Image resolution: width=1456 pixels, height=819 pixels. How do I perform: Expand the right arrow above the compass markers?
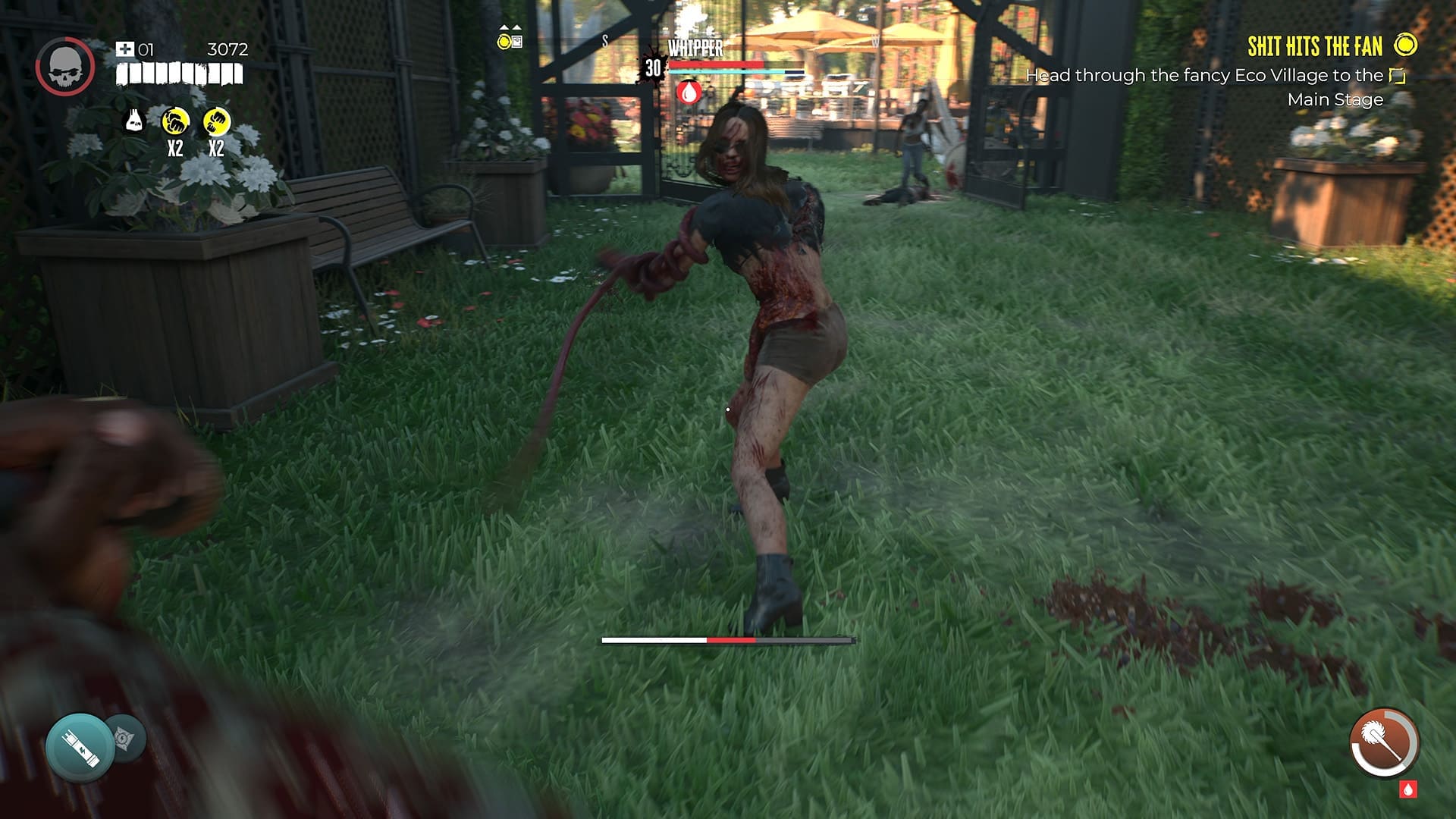click(x=516, y=26)
